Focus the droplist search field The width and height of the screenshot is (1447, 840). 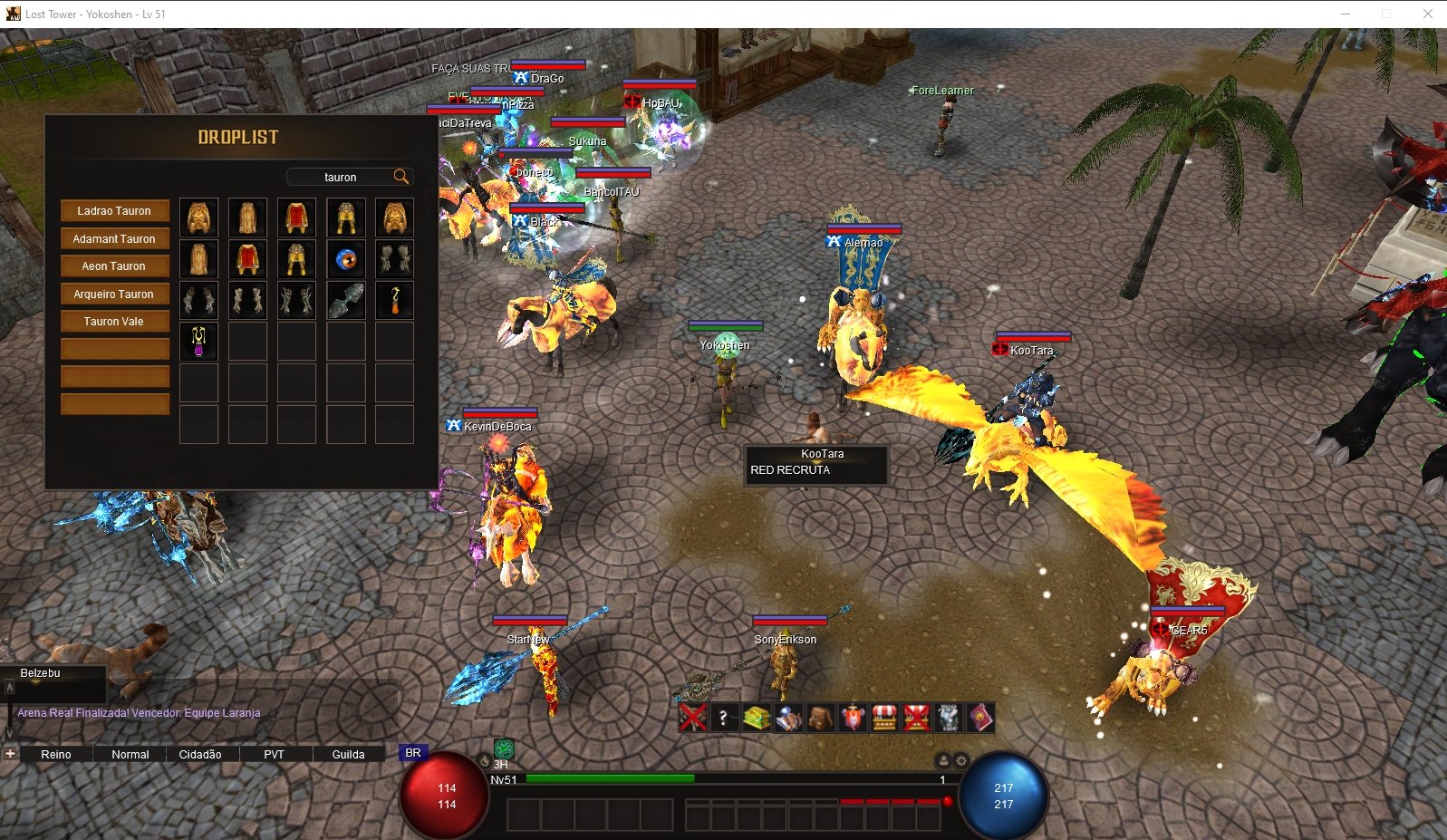coord(341,178)
